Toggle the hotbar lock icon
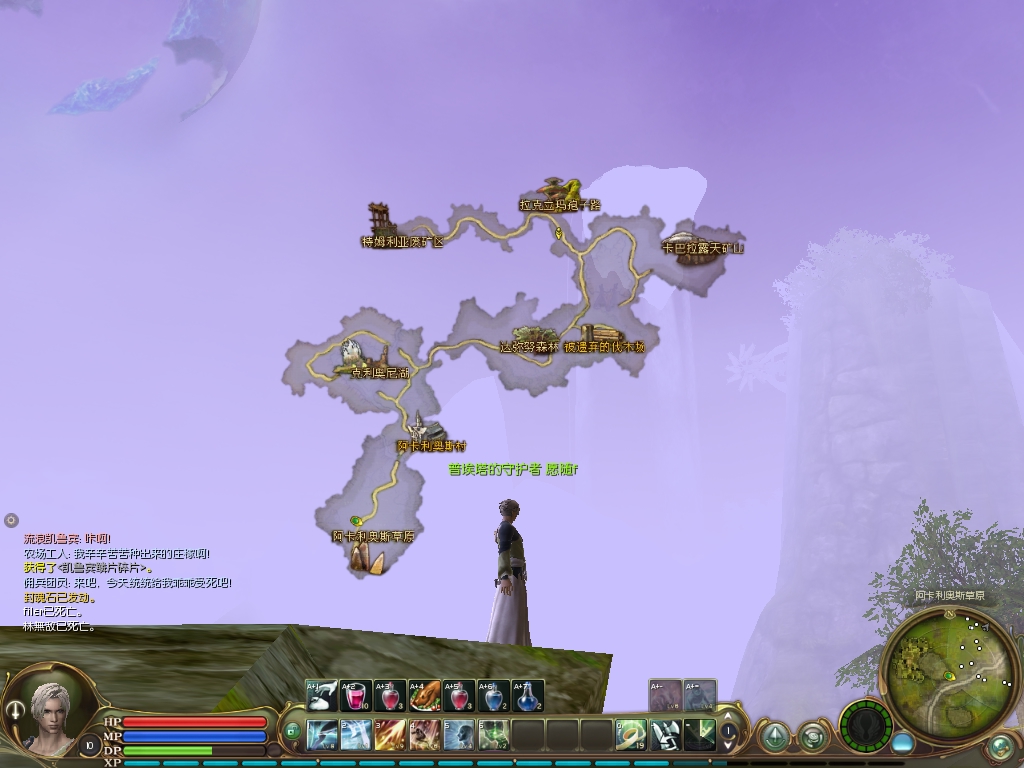This screenshot has width=1024, height=768. tap(293, 731)
